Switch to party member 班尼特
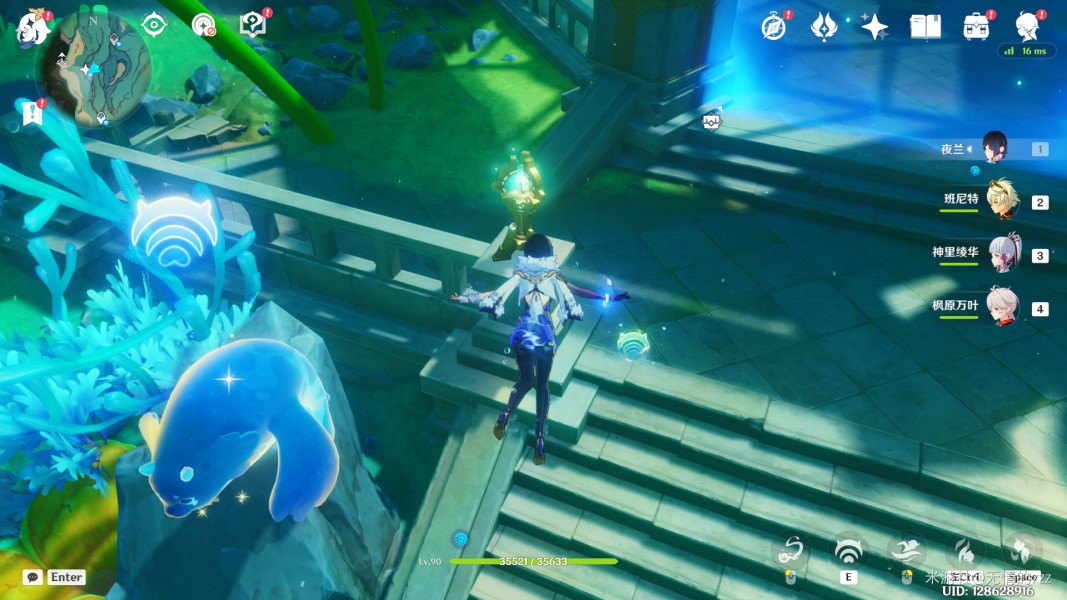This screenshot has height=600, width=1067. tap(1001, 201)
